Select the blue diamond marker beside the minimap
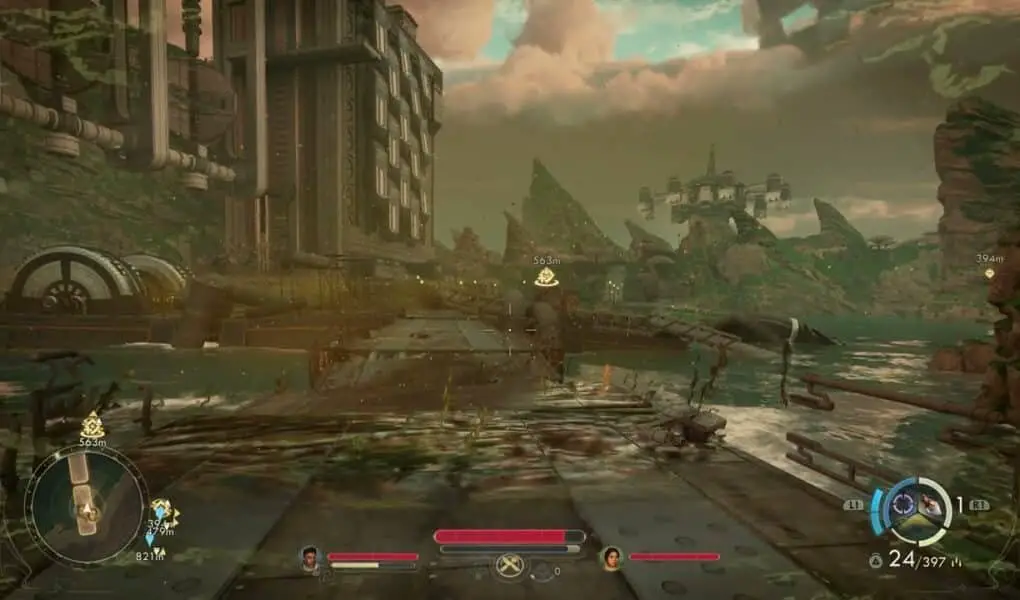This screenshot has width=1020, height=600. click(150, 538)
